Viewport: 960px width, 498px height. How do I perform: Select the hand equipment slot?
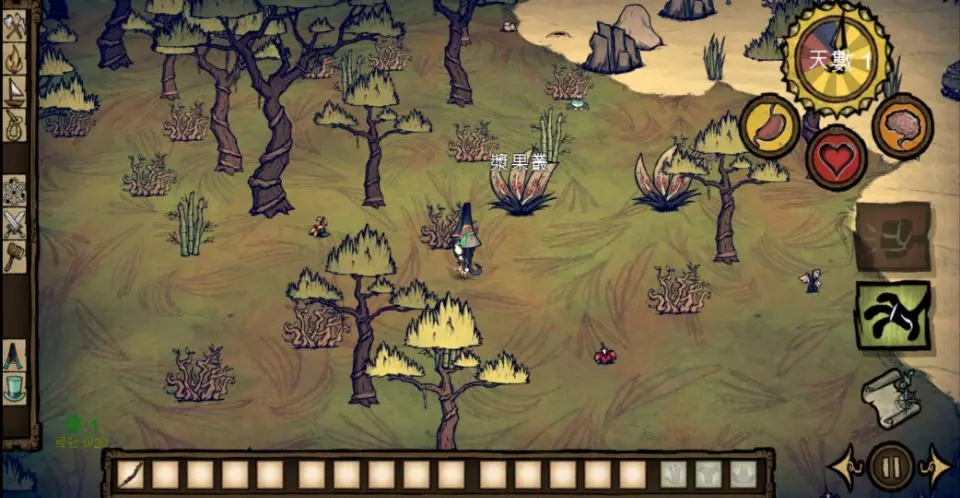tap(675, 474)
